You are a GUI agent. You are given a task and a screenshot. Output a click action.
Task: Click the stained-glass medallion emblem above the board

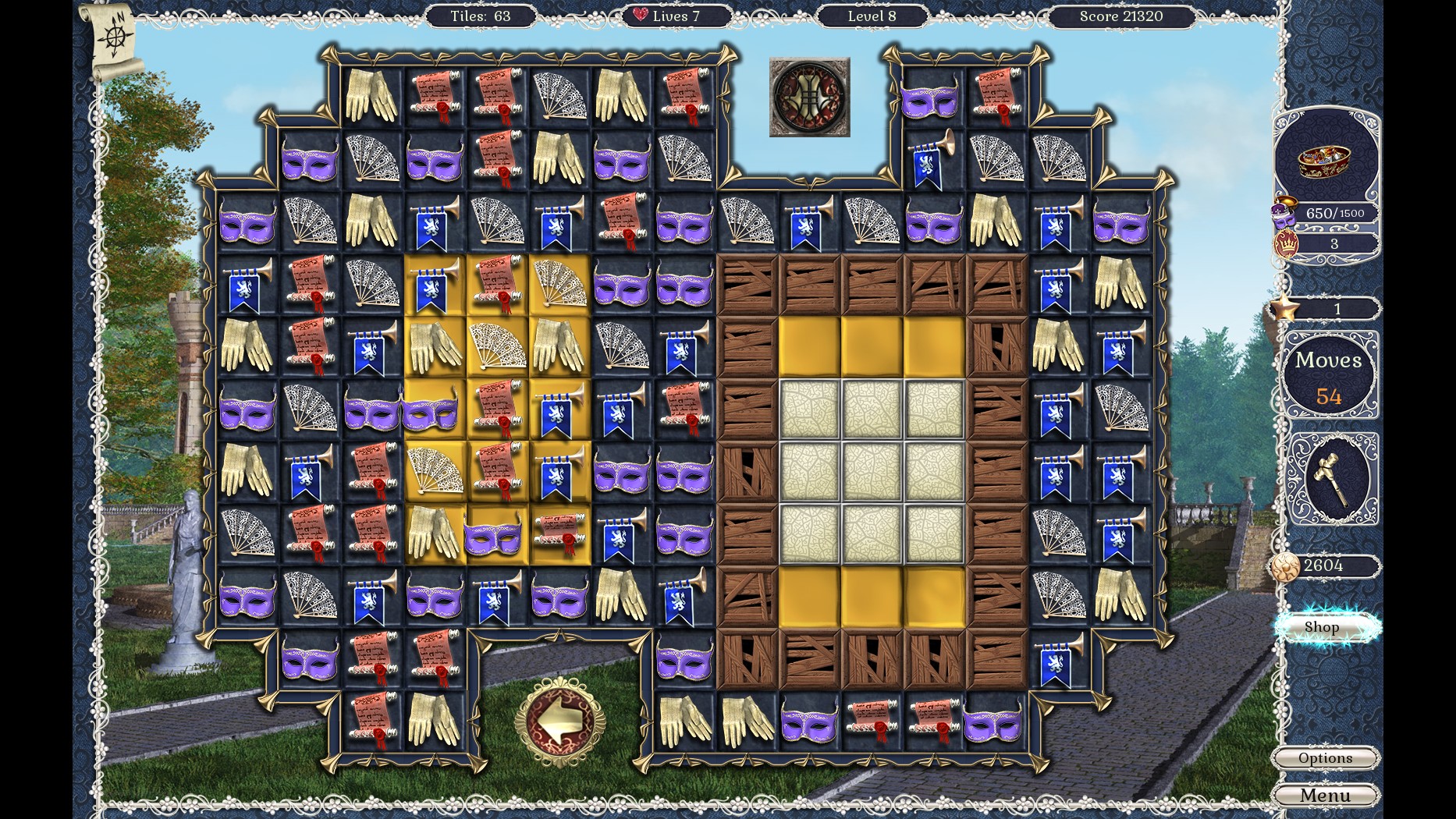pos(810,95)
